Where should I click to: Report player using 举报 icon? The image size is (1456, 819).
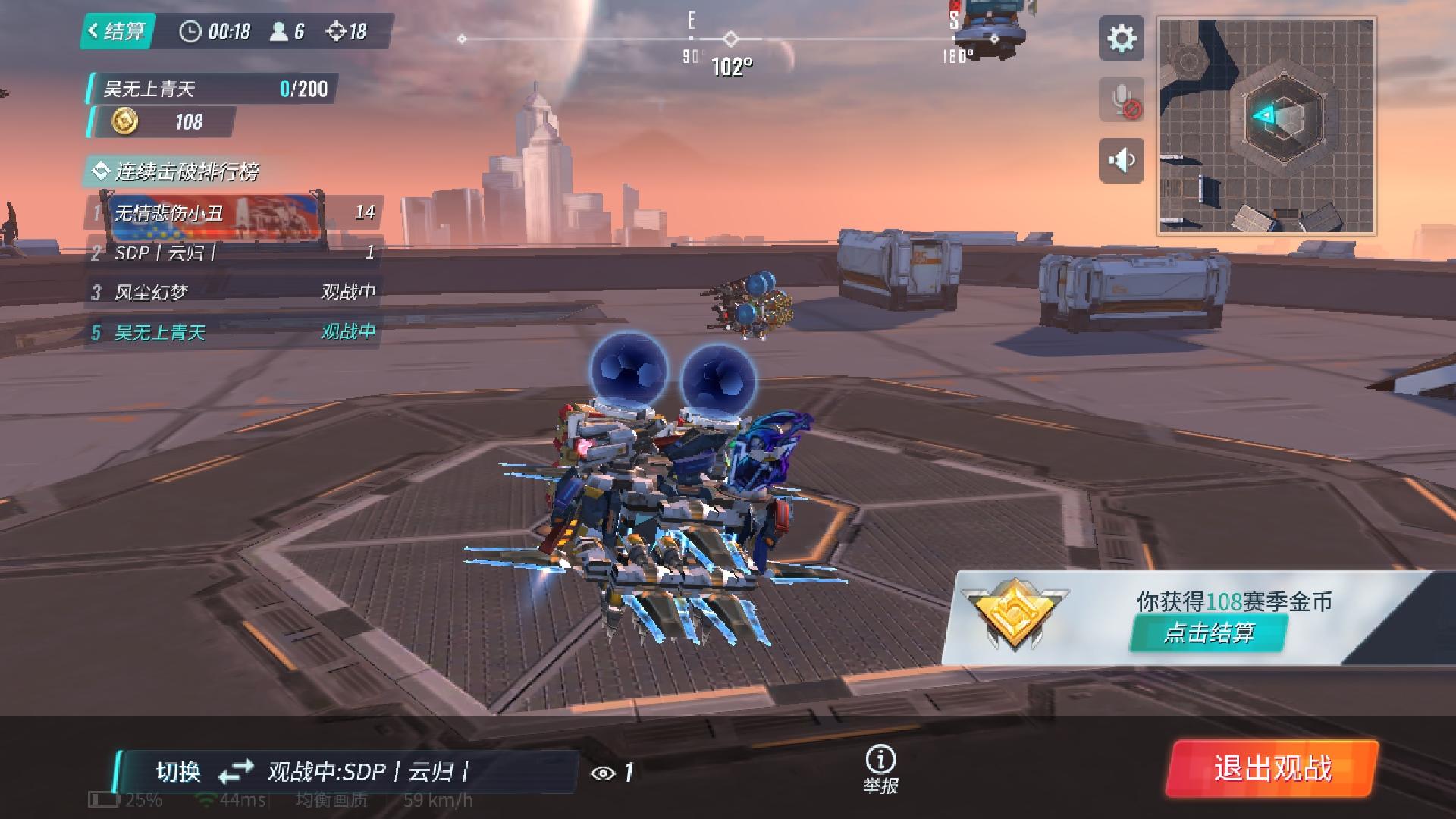click(x=880, y=768)
